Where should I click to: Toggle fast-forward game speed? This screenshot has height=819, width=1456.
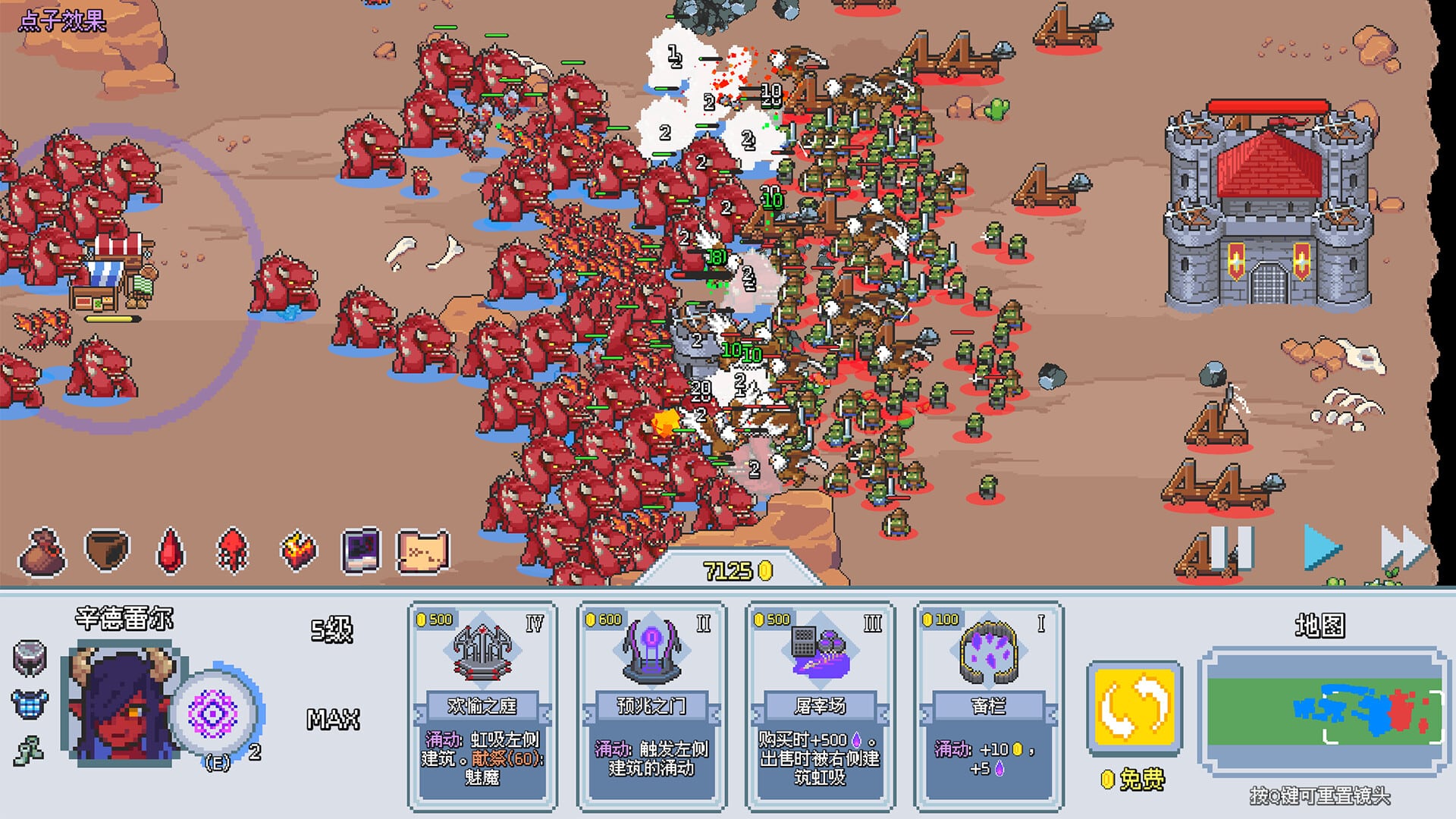pos(1401,548)
